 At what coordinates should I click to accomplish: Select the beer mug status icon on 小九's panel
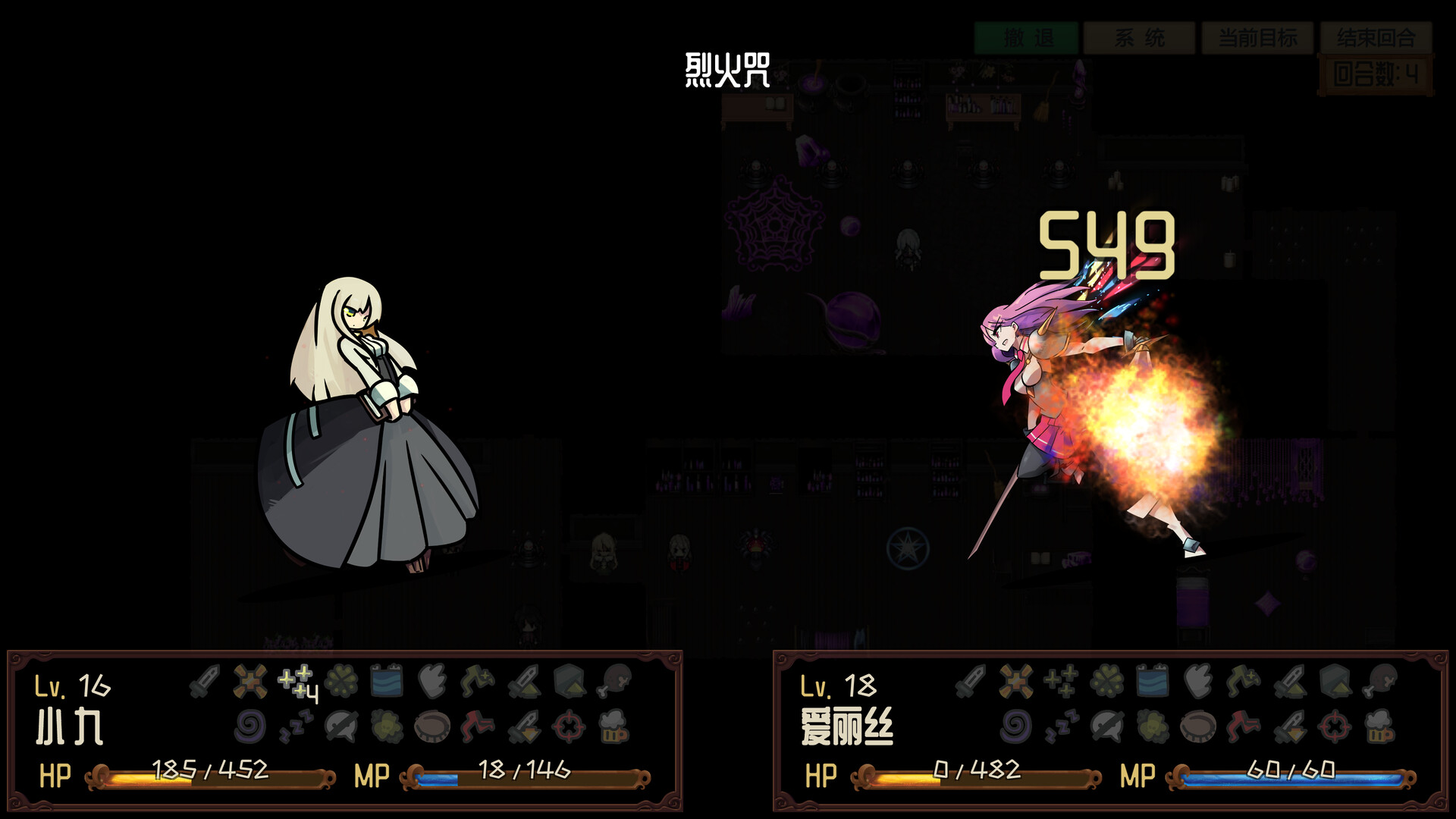coord(613,727)
